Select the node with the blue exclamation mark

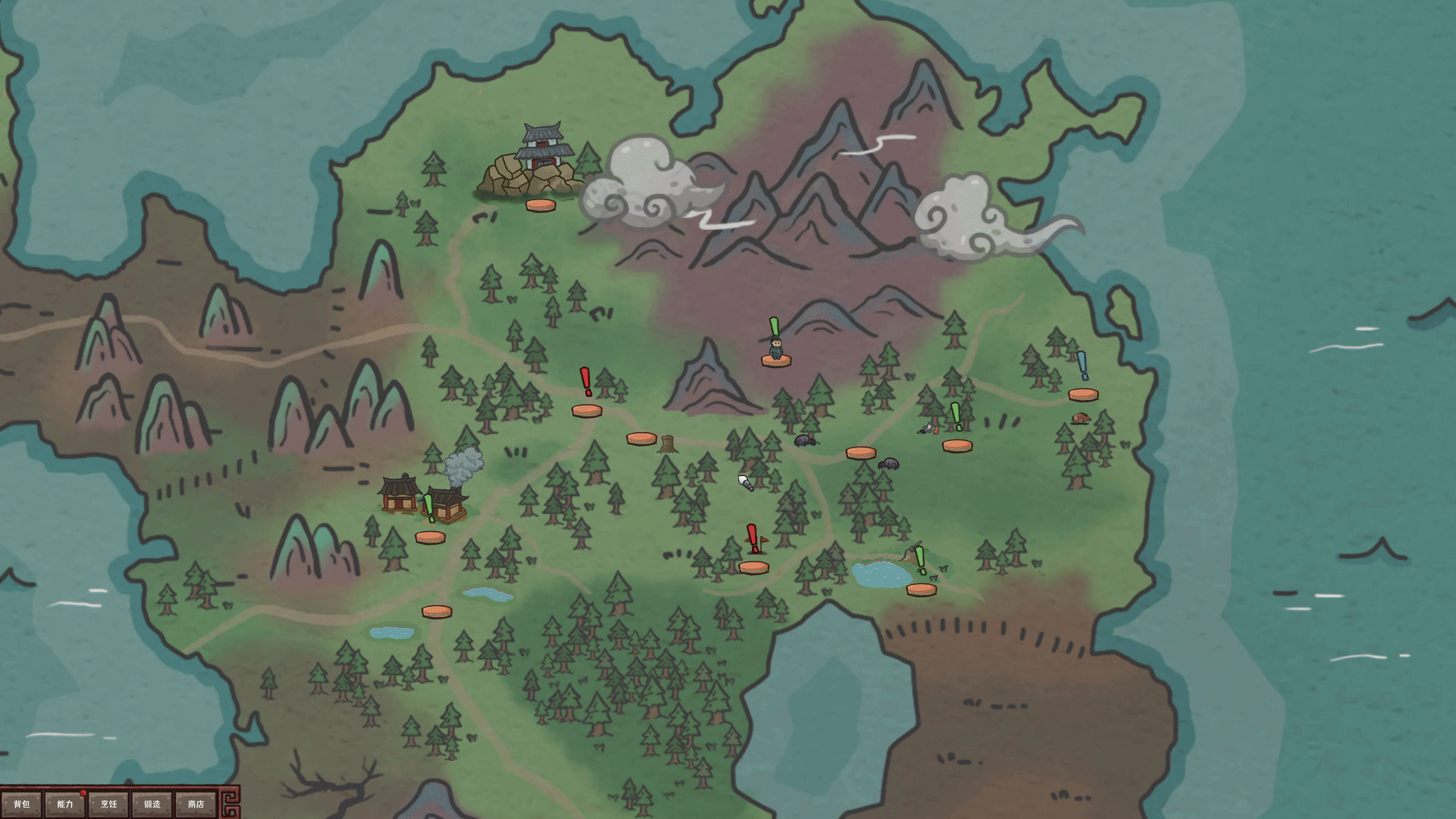(1083, 394)
